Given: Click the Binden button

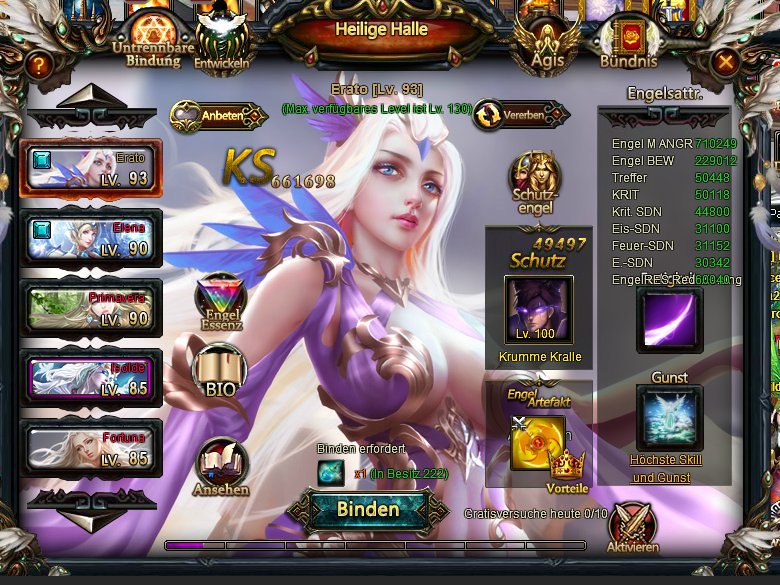Looking at the screenshot, I should 367,509.
